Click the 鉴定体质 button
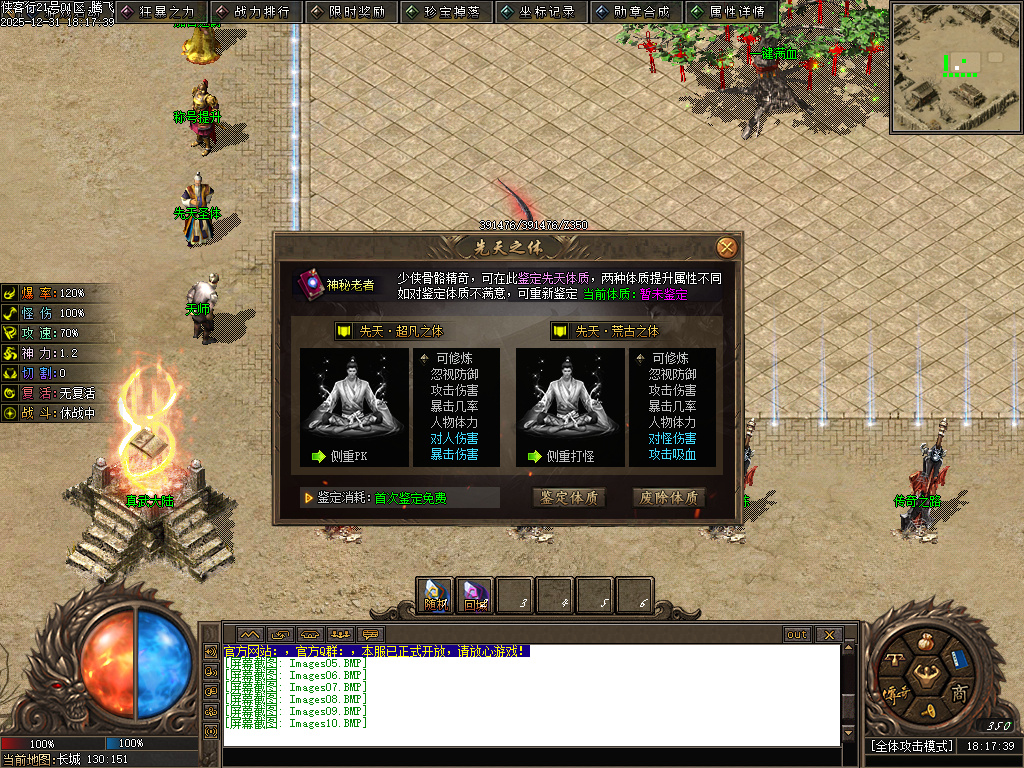The image size is (1024, 768). click(569, 497)
